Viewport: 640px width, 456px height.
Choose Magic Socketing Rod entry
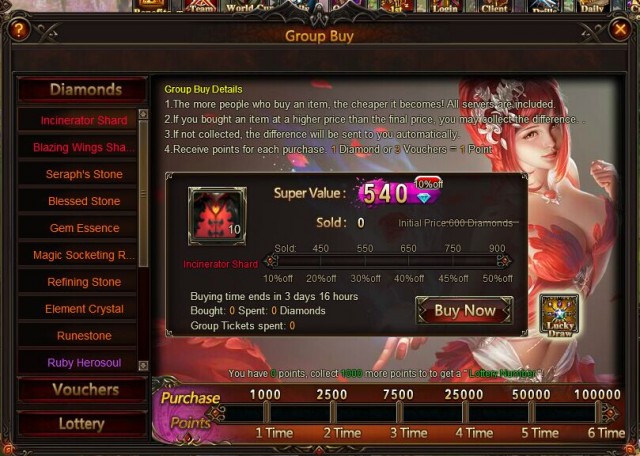tap(83, 255)
